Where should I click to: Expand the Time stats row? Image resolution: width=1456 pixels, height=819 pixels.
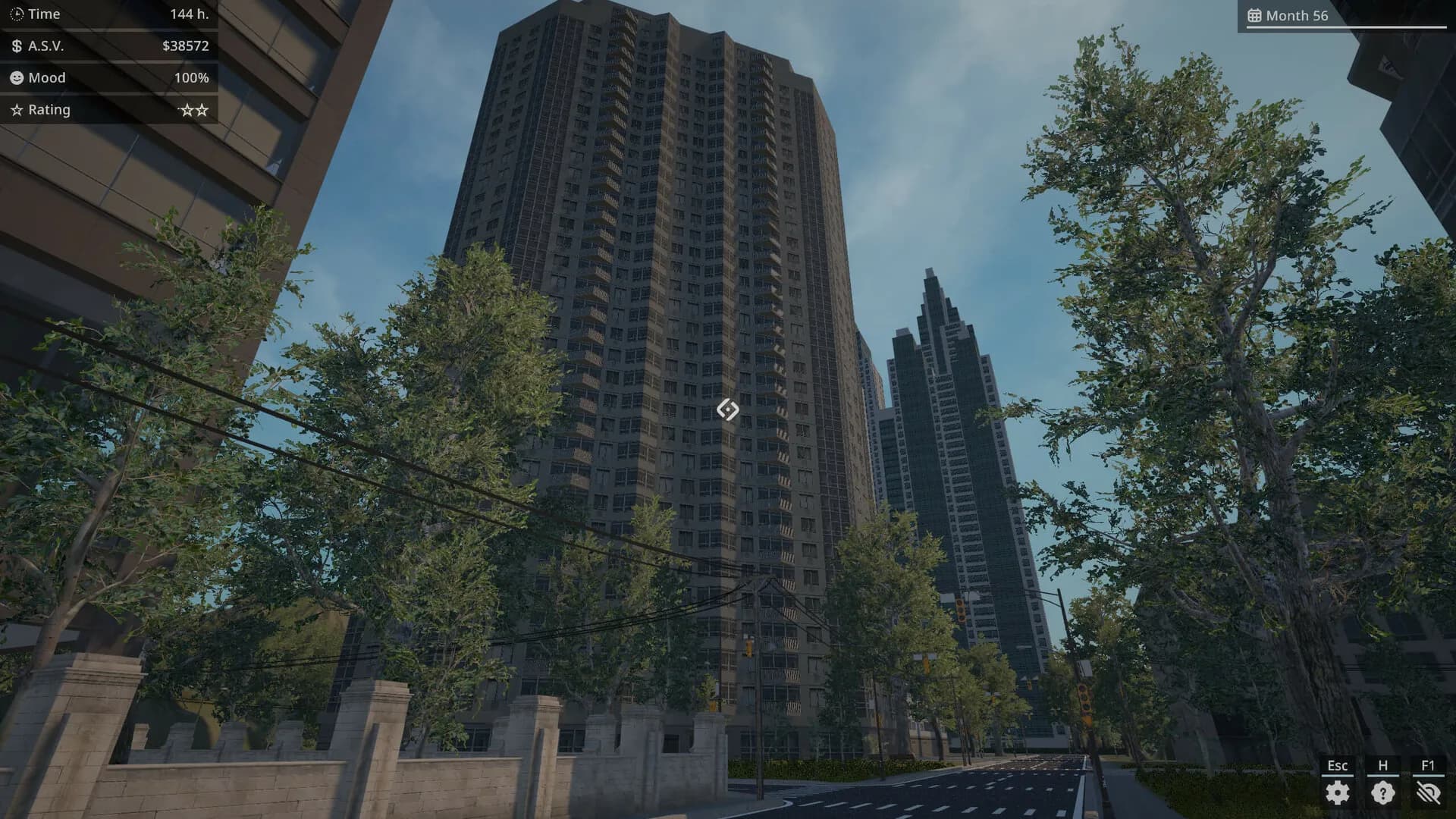pyautogui.click(x=106, y=14)
